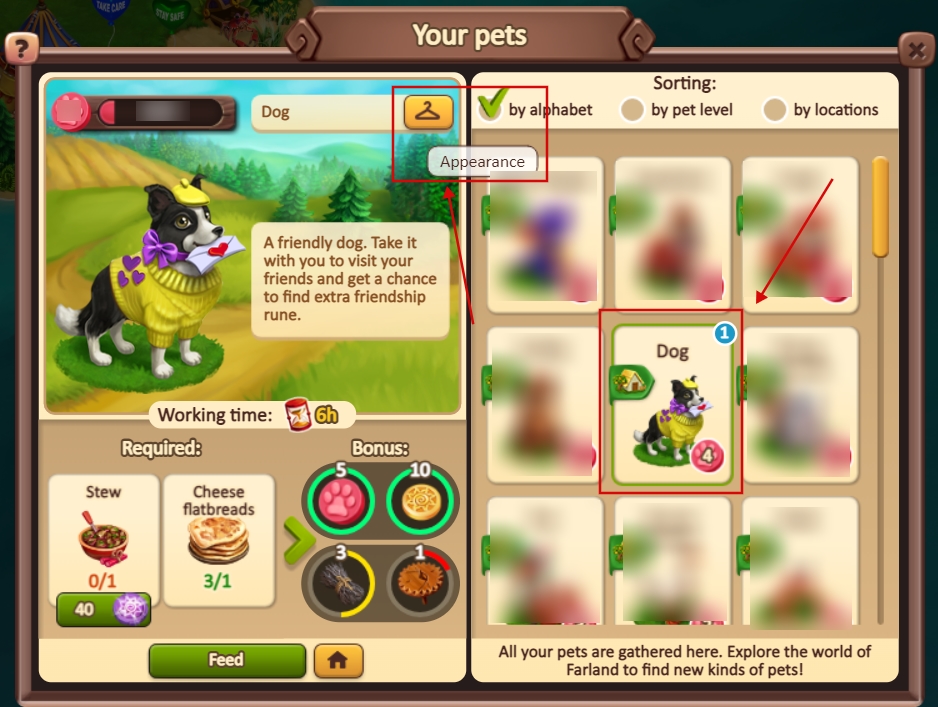Click the house icon button beside Feed
Viewport: 938px width, 707px height.
[338, 660]
